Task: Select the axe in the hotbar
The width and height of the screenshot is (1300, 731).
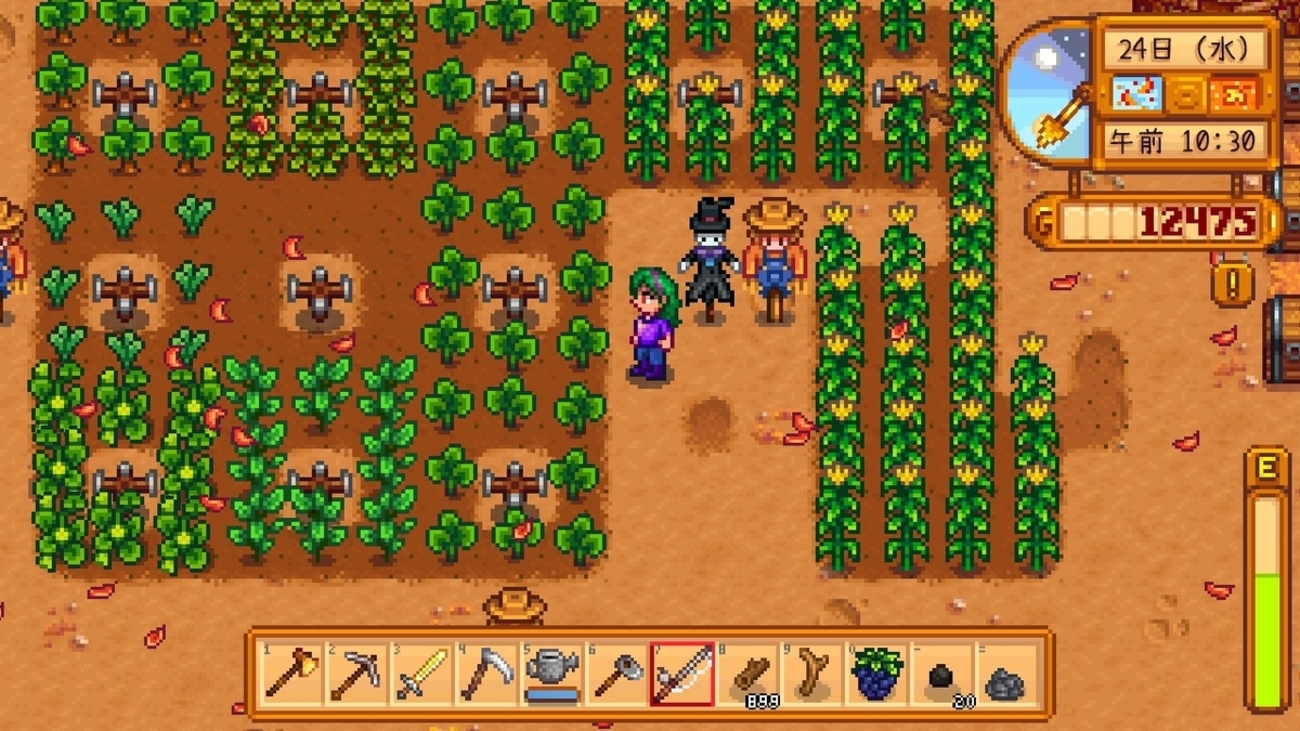Action: point(291,674)
